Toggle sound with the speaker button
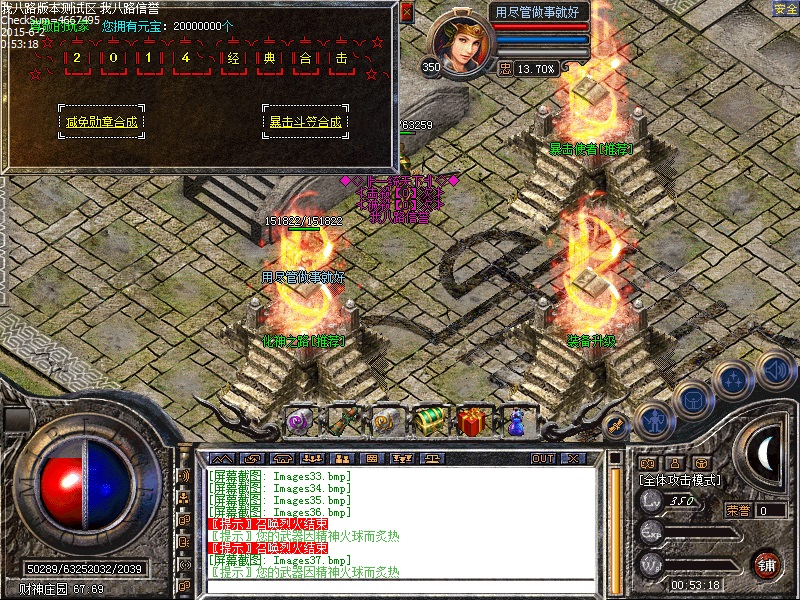The height and width of the screenshot is (600, 800). tap(774, 370)
